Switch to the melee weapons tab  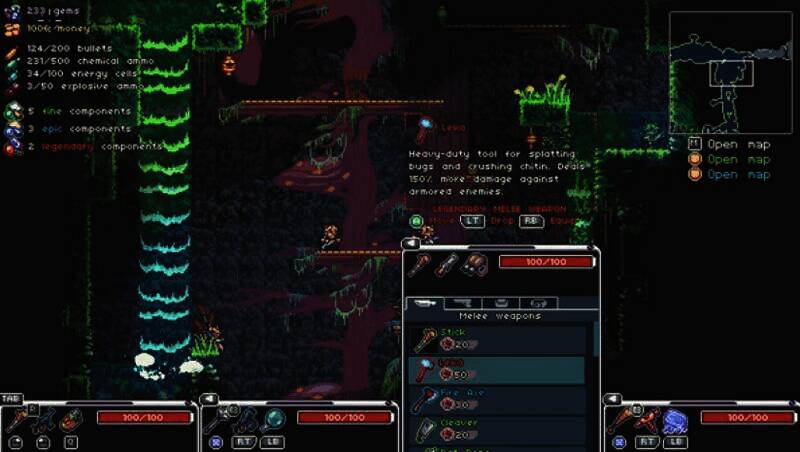(423, 302)
